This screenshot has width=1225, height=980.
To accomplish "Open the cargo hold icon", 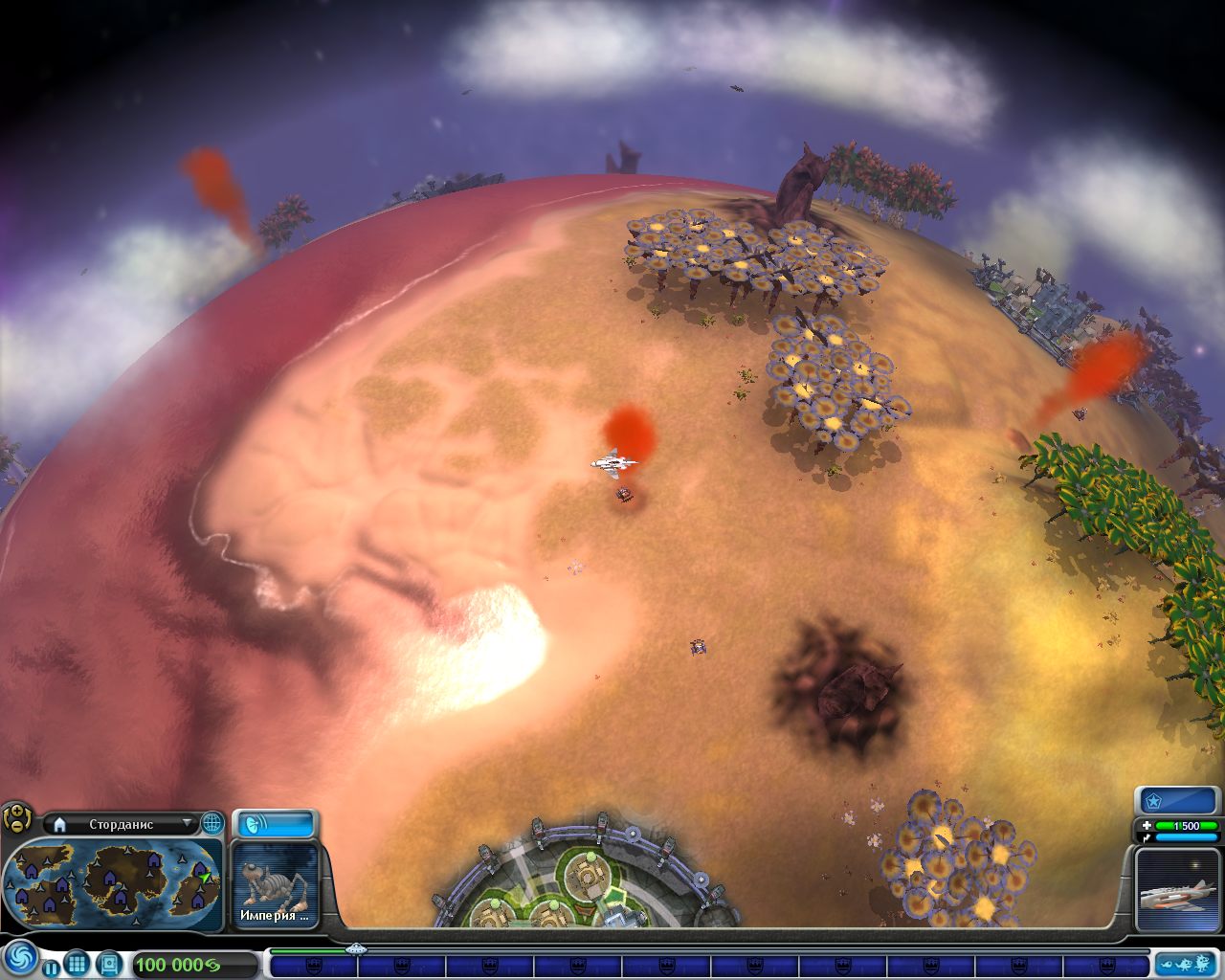I will tap(107, 963).
